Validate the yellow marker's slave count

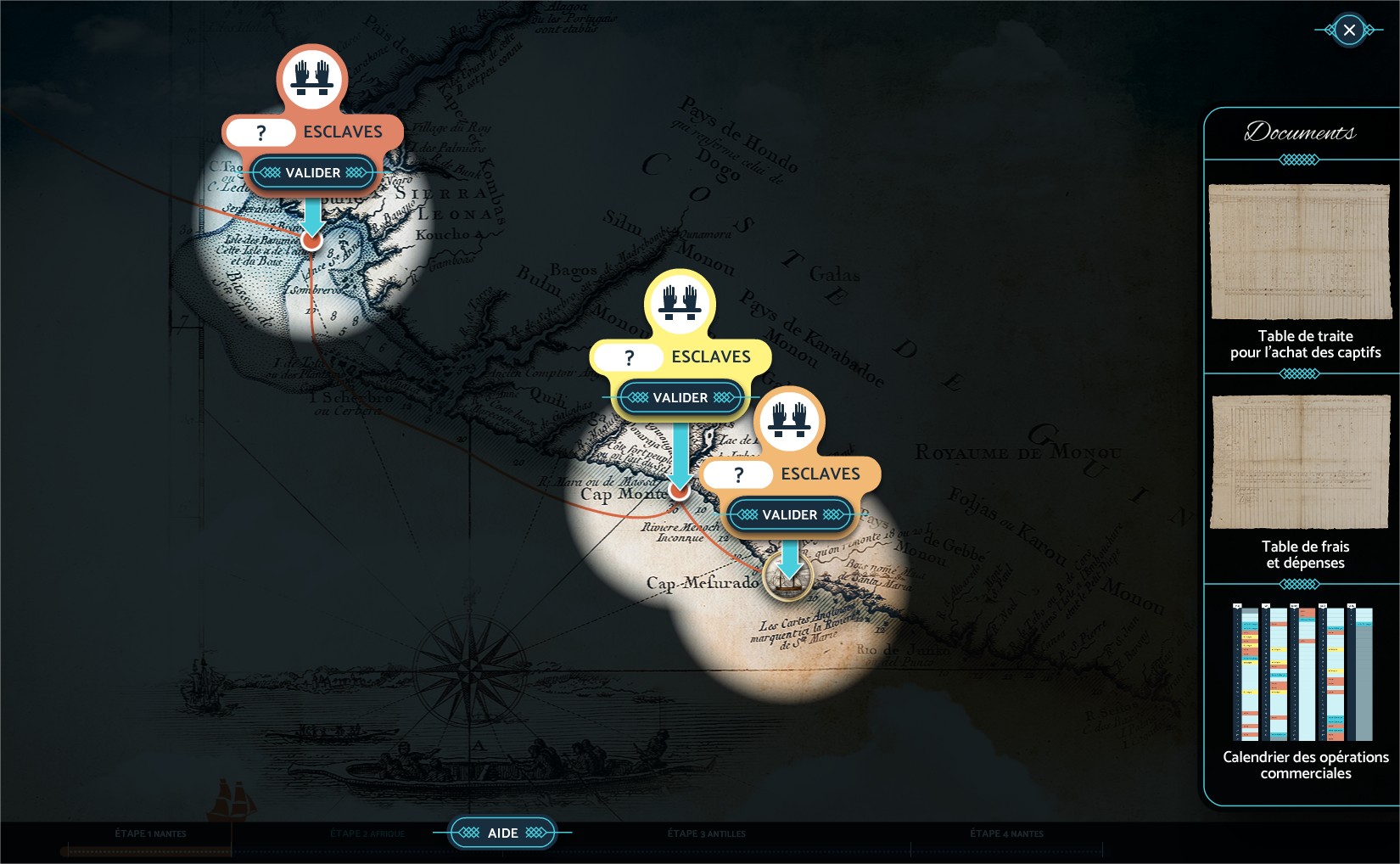(x=680, y=398)
